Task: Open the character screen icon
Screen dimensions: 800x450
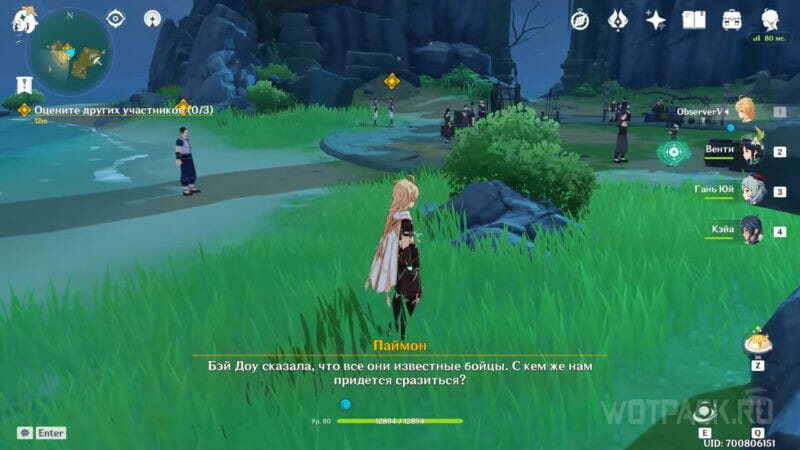Action: click(x=770, y=19)
